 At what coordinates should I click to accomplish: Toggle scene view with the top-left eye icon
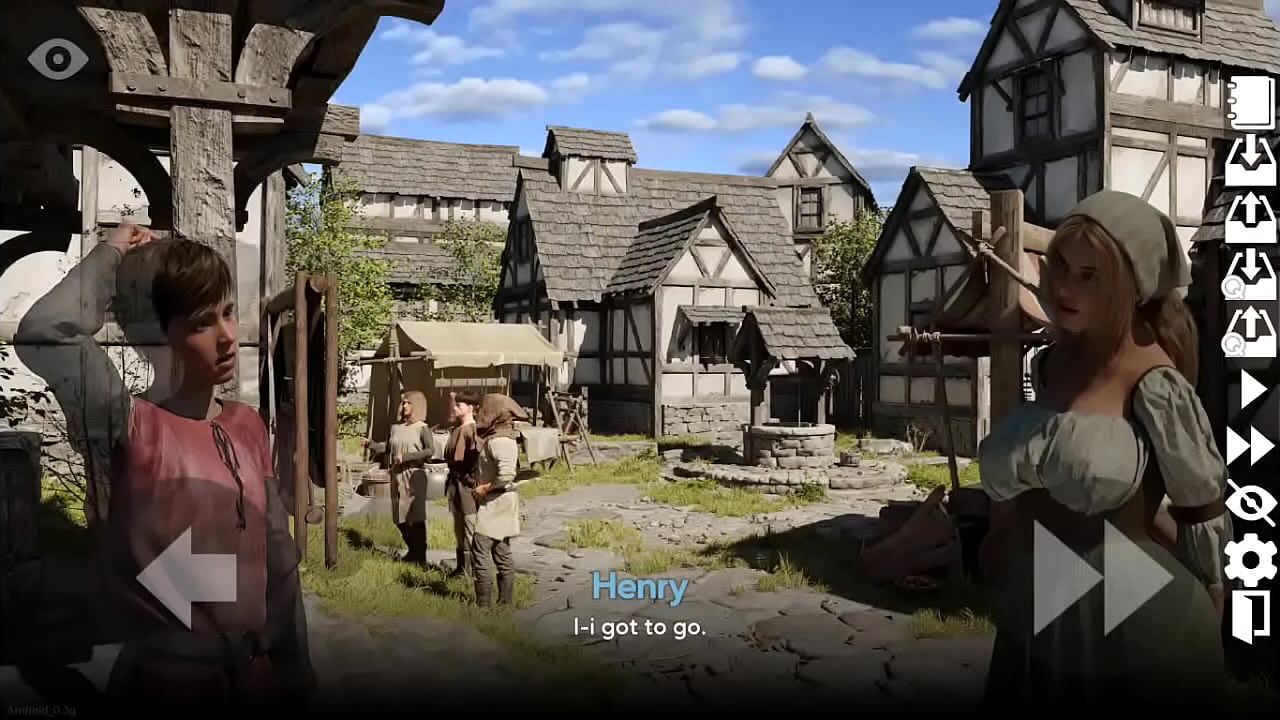pyautogui.click(x=57, y=57)
